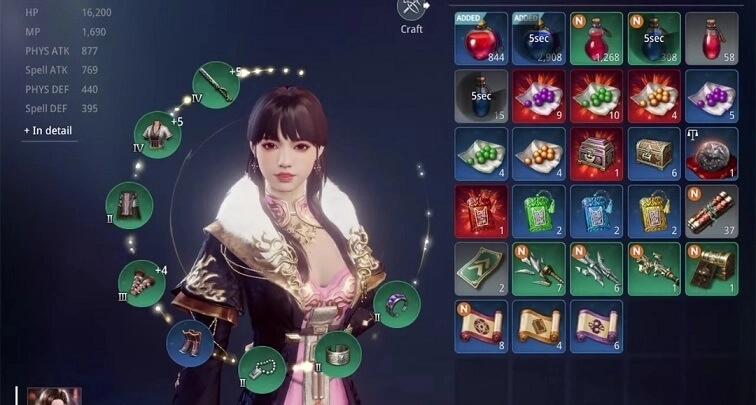756x405 pixels.
Task: Open the red treasure chest item
Action: (x=596, y=153)
